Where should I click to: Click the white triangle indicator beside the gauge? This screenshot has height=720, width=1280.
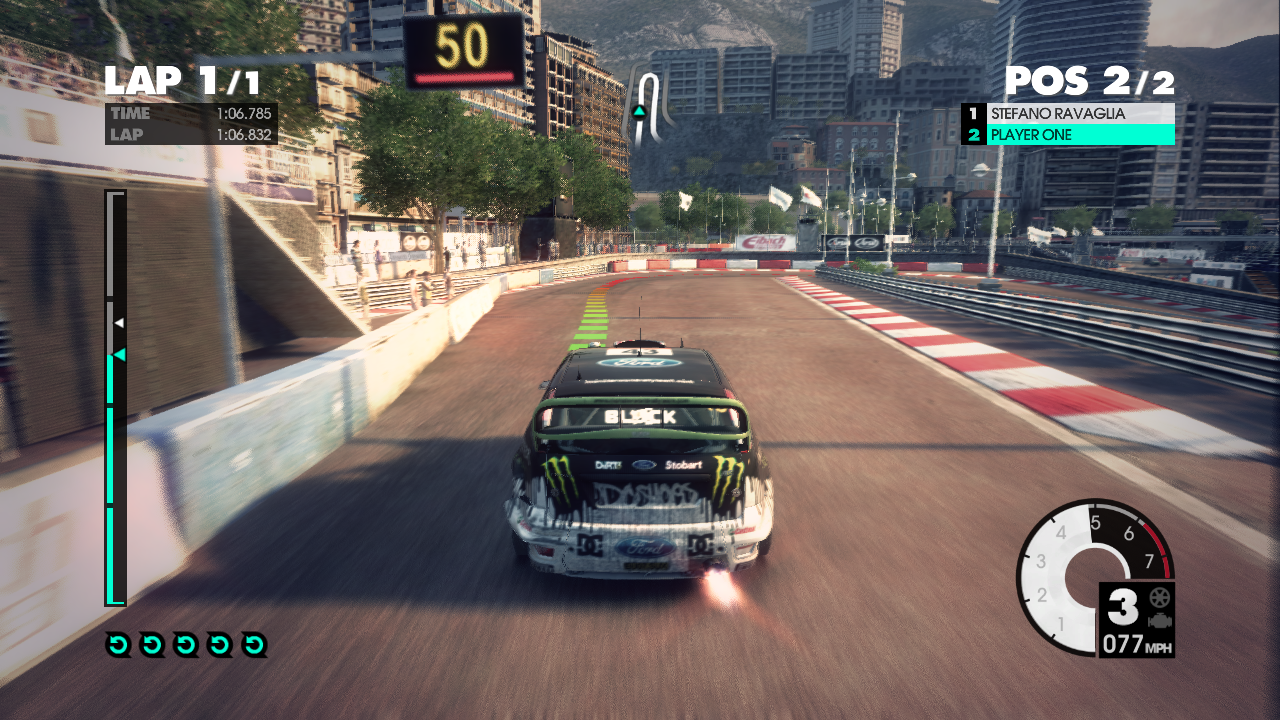click(121, 322)
